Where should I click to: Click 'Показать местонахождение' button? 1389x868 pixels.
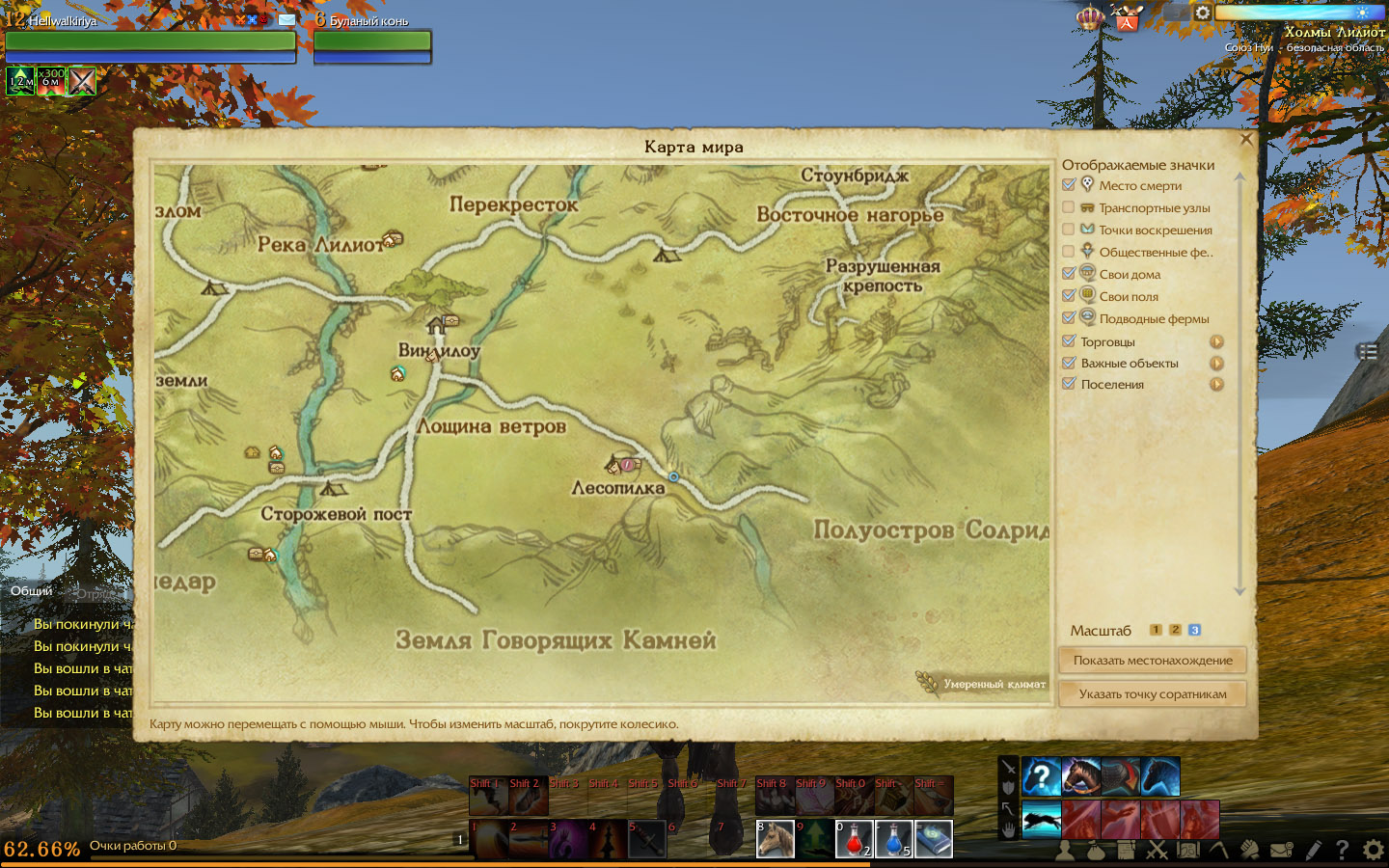pyautogui.click(x=1153, y=661)
